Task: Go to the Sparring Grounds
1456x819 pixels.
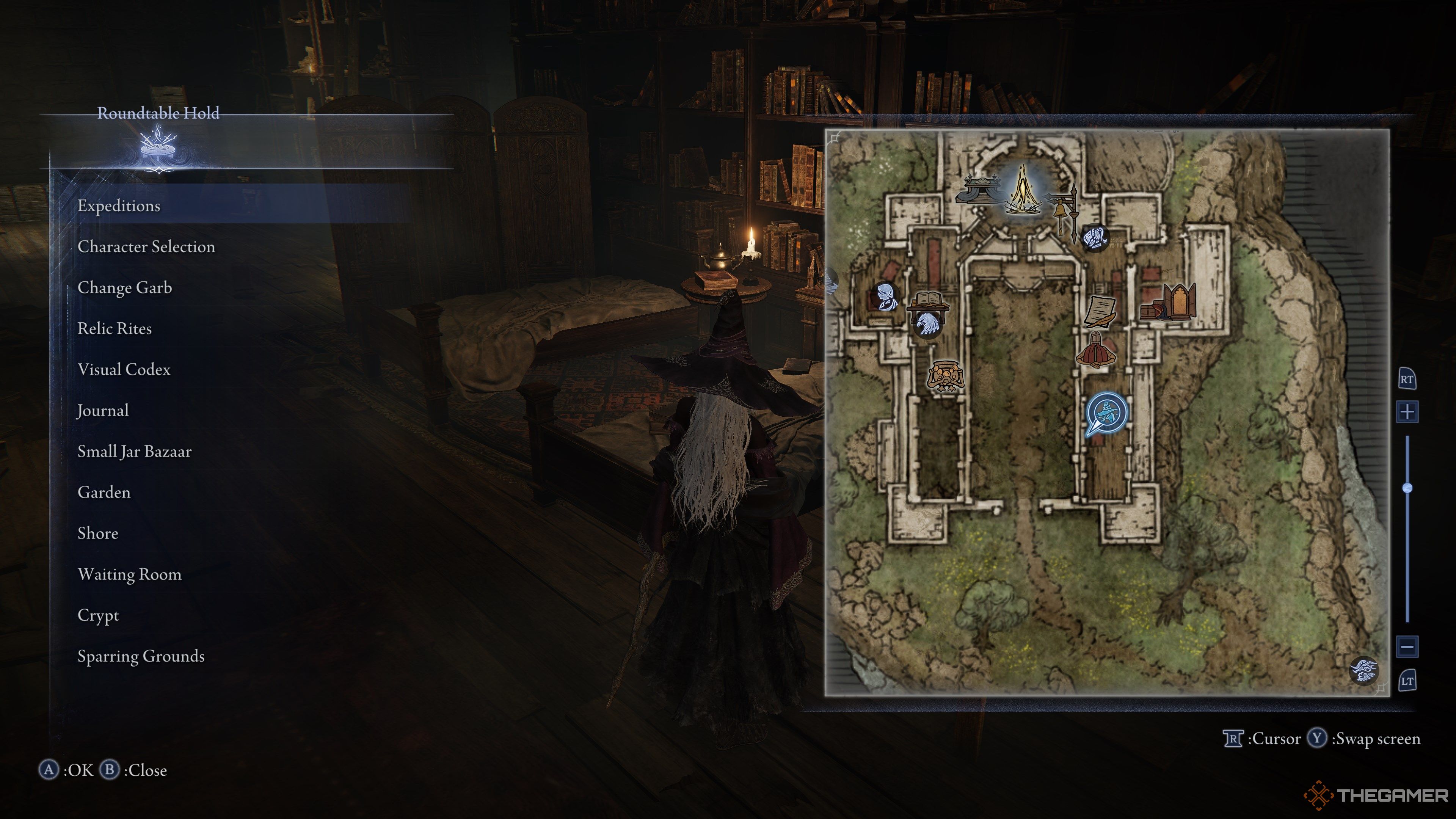Action: [141, 657]
